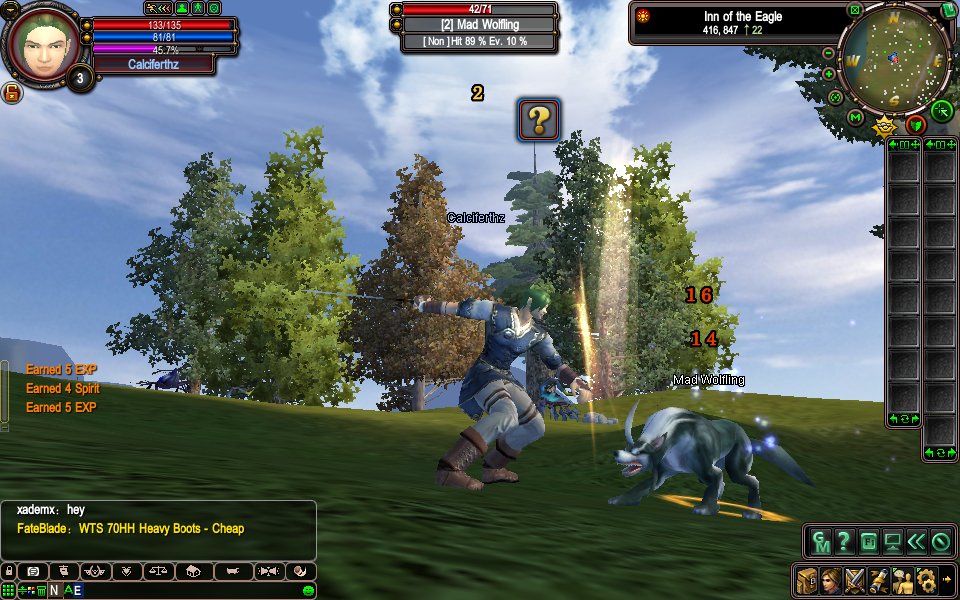Image resolution: width=960 pixels, height=600 pixels.
Task: Open the golden gears settings icon
Action: (x=926, y=578)
